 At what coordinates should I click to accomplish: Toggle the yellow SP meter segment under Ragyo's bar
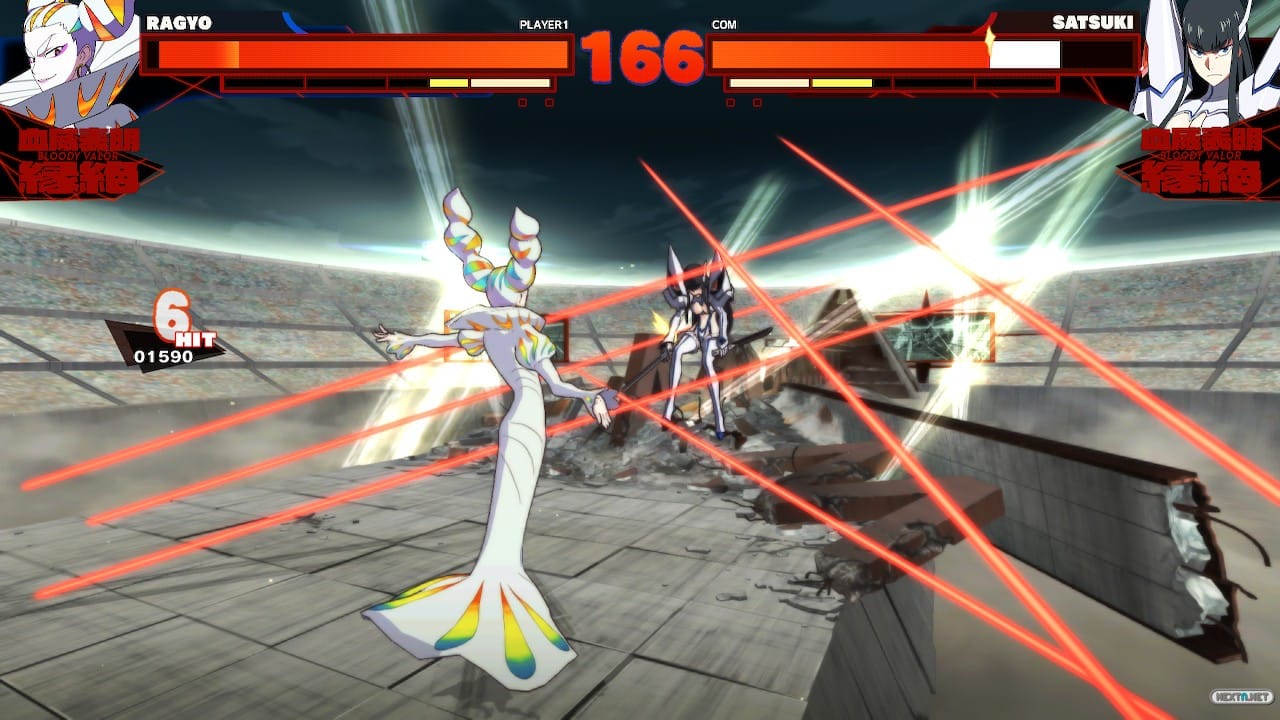[x=447, y=83]
